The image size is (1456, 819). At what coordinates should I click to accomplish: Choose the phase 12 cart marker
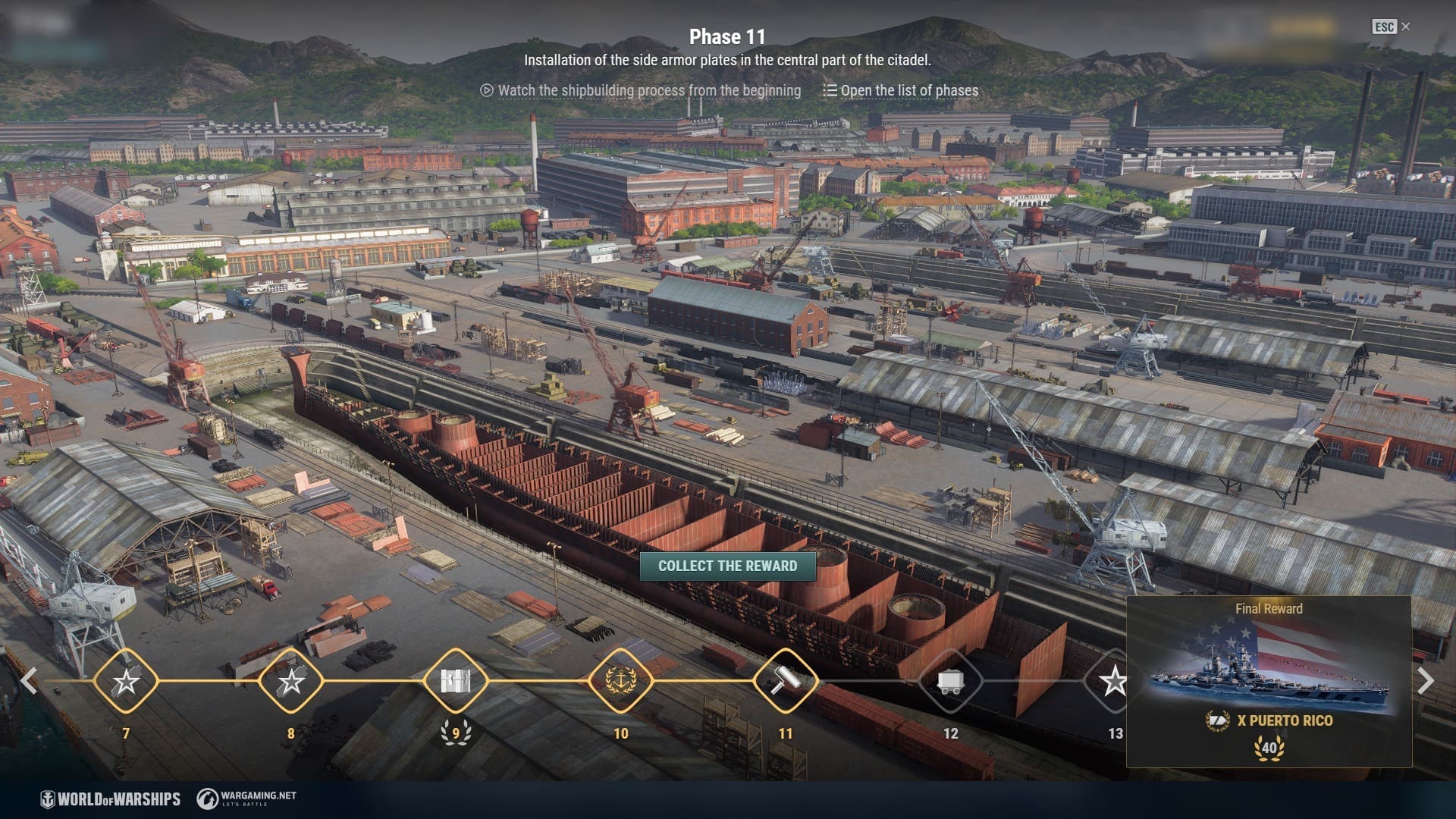coord(950,681)
